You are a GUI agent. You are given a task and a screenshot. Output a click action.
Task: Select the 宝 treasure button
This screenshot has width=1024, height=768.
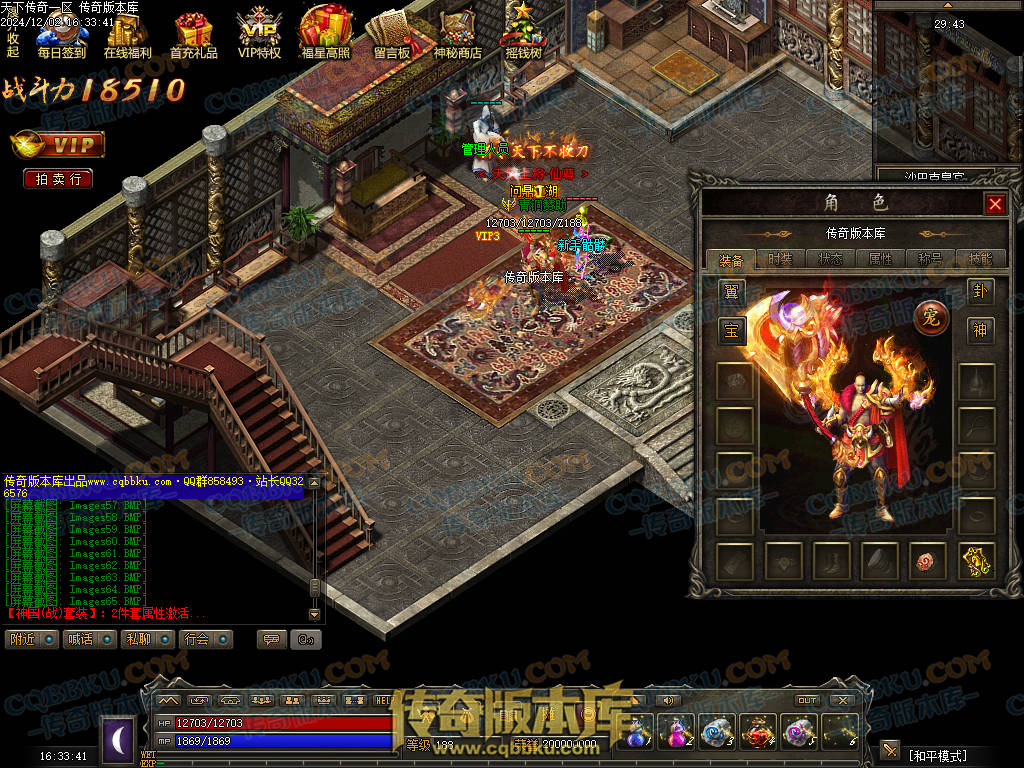coord(732,331)
